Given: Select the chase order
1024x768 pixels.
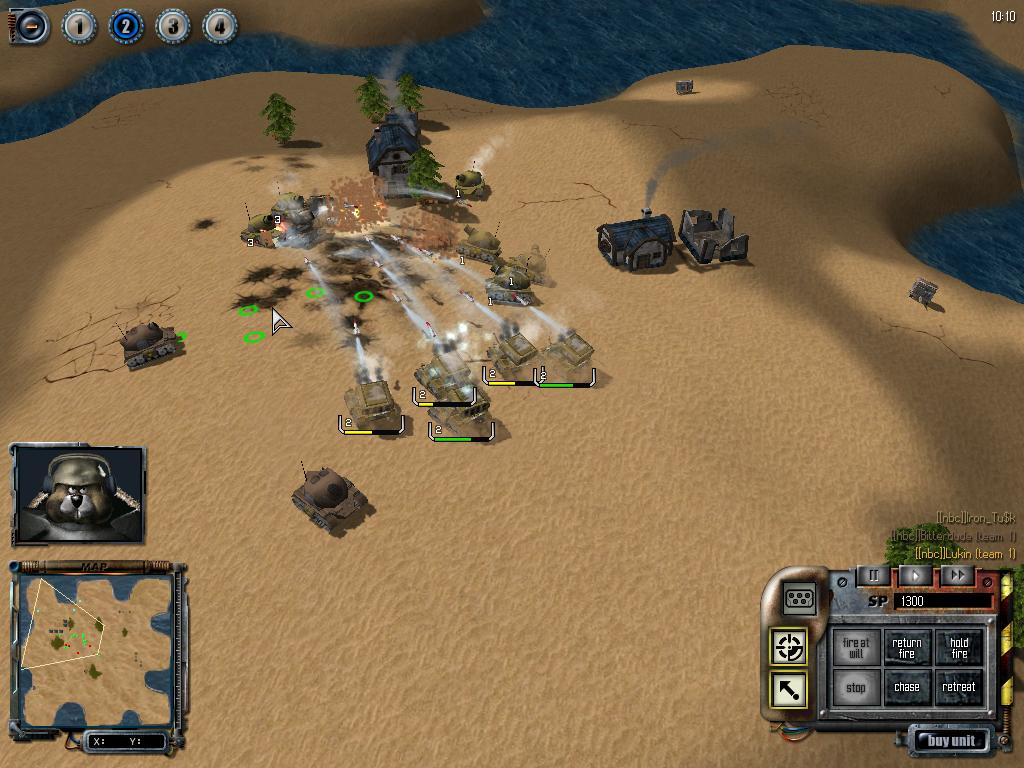Looking at the screenshot, I should click(907, 688).
